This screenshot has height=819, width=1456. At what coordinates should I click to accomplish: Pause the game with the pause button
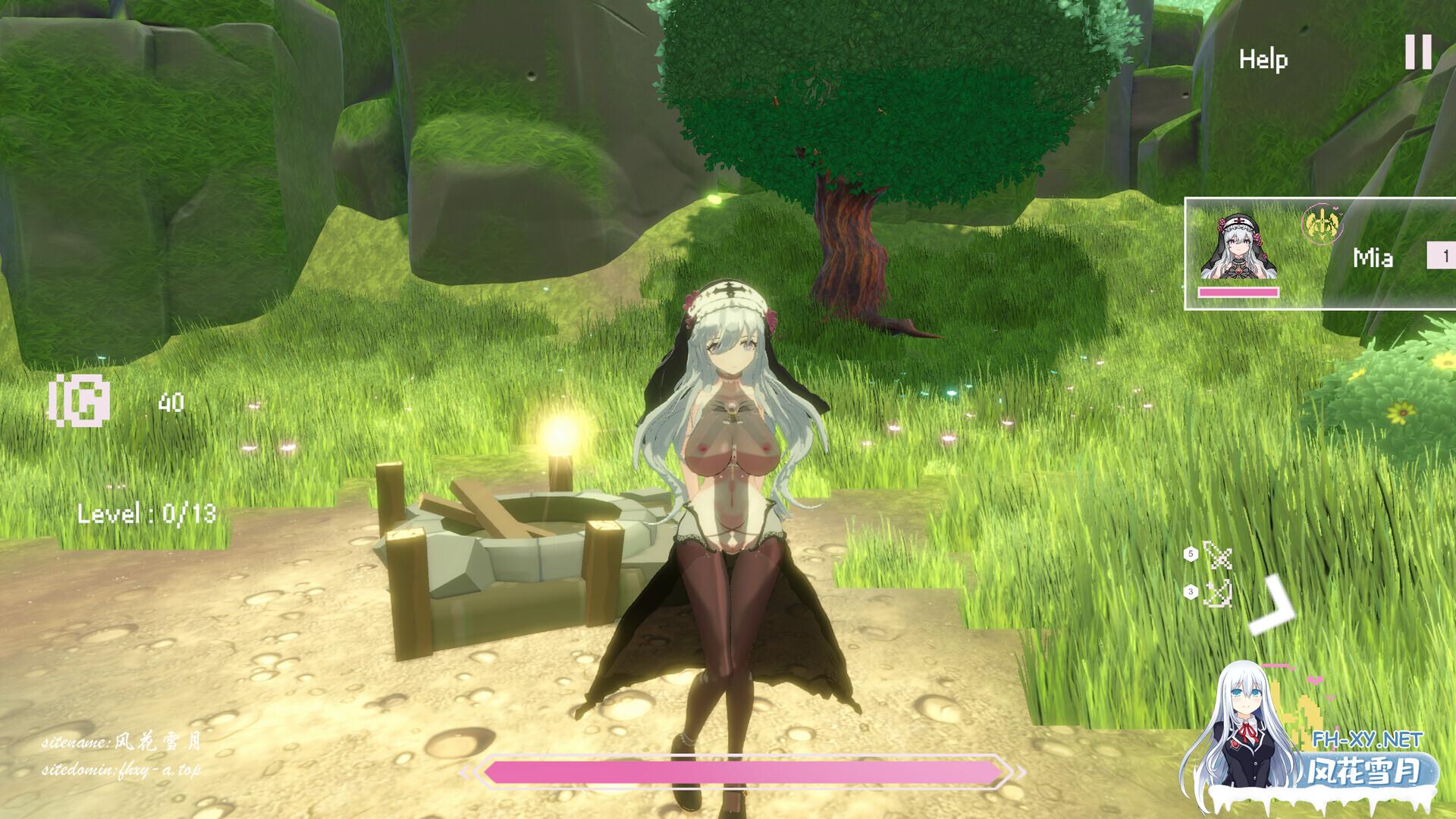tap(1418, 52)
